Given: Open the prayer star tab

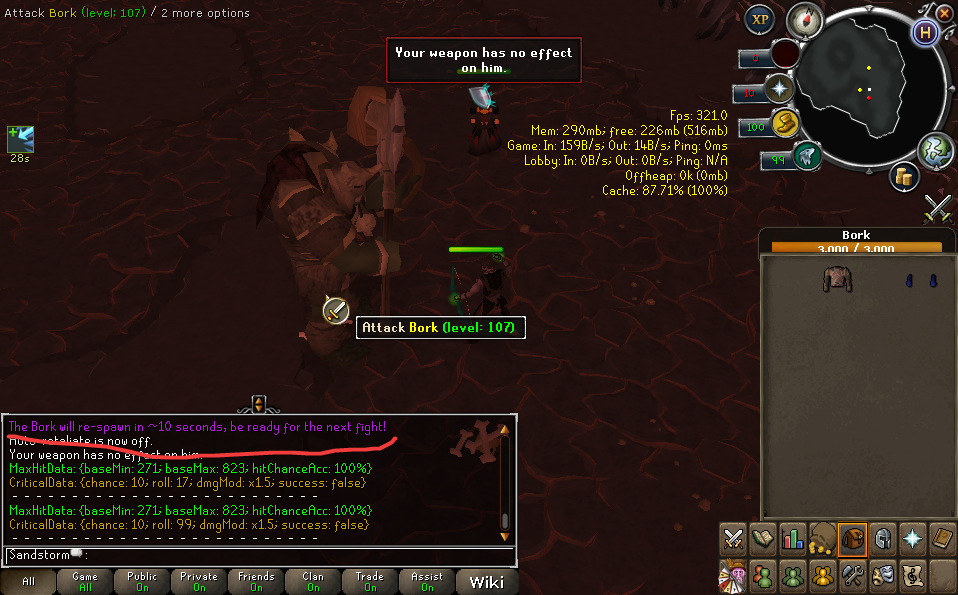Looking at the screenshot, I should tap(913, 538).
